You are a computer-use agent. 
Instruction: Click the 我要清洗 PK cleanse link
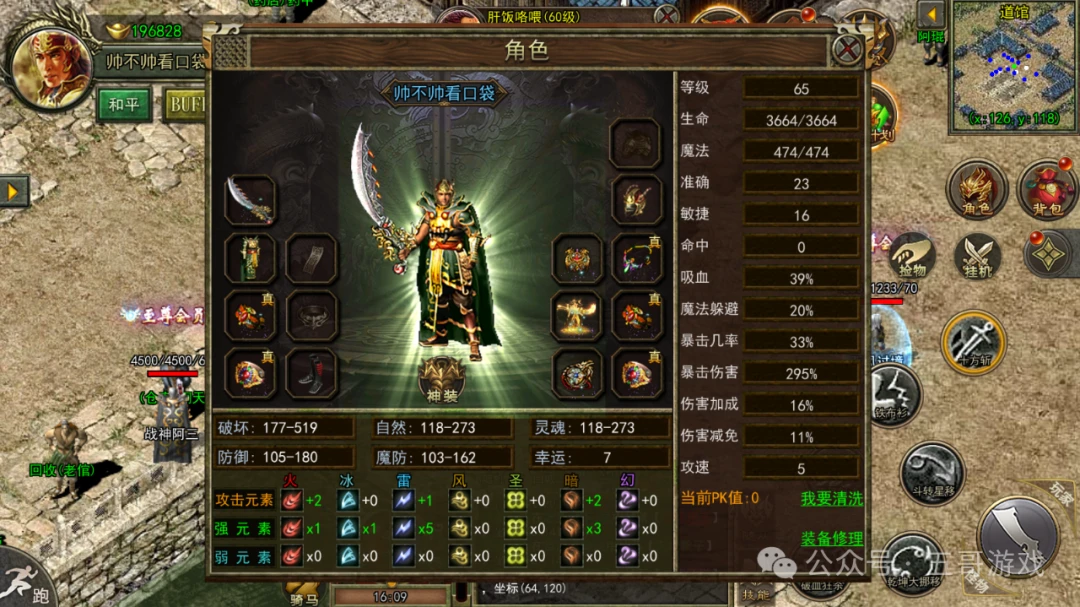(831, 497)
